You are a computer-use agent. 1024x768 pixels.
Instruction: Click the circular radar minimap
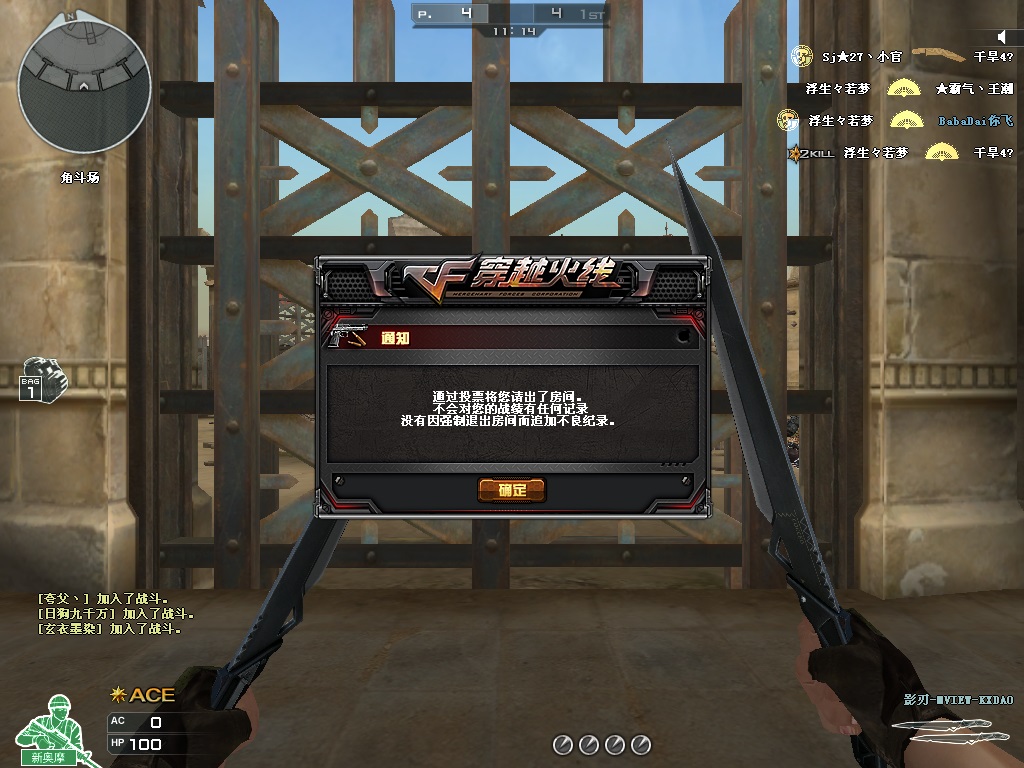click(x=85, y=86)
